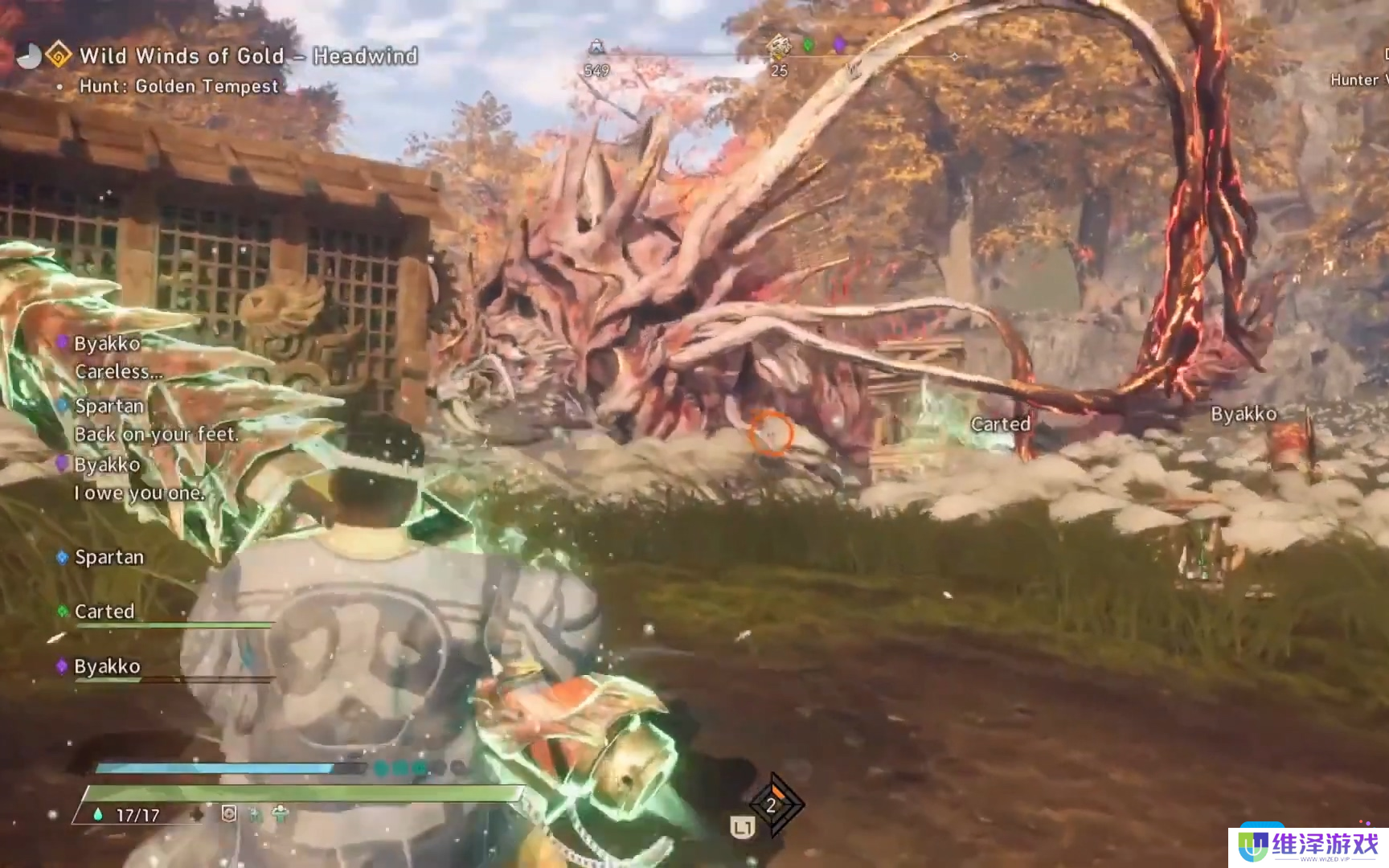Select Byakko in the party list

pos(107,666)
